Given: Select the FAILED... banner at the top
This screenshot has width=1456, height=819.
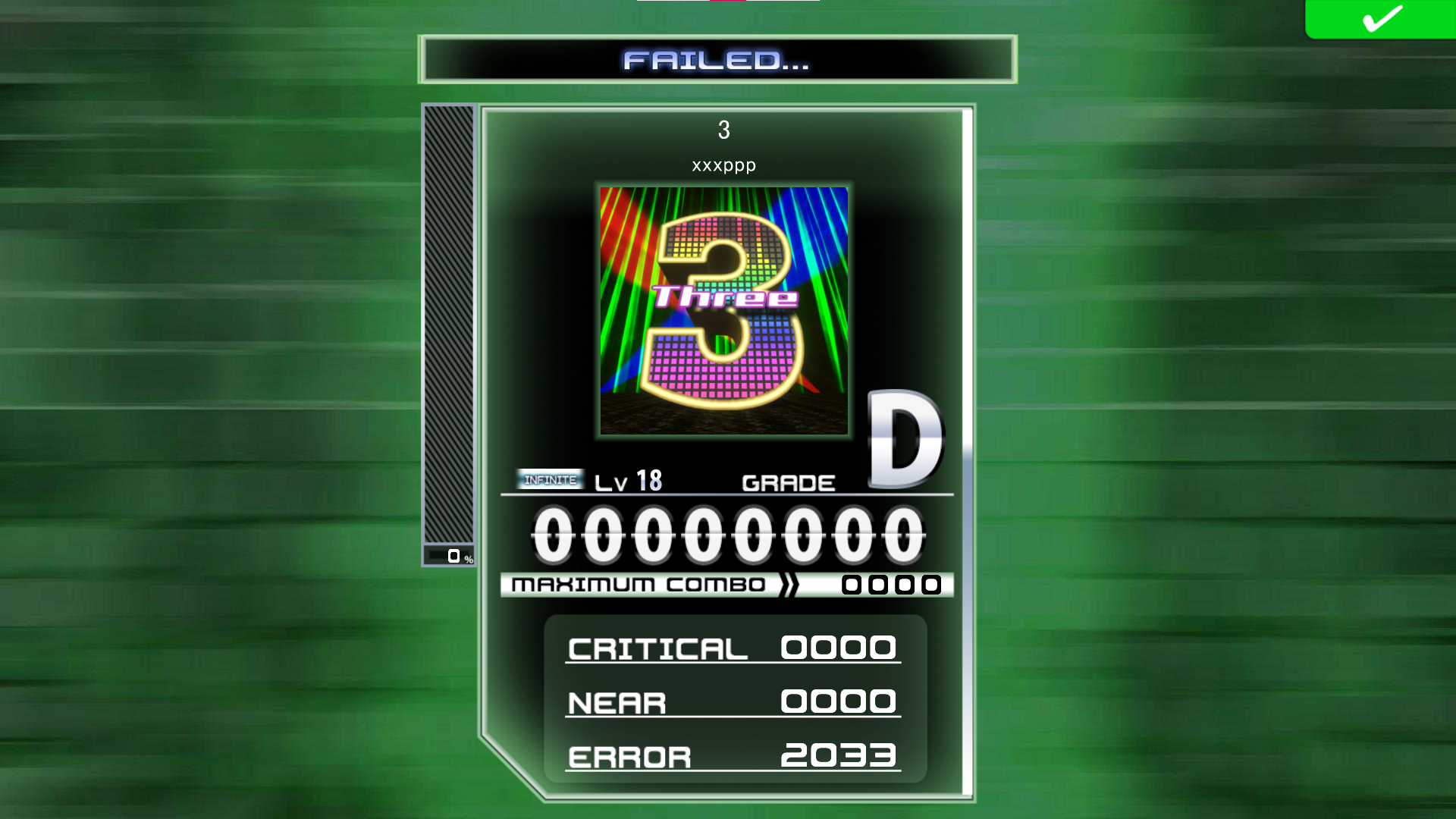Looking at the screenshot, I should pos(718,61).
